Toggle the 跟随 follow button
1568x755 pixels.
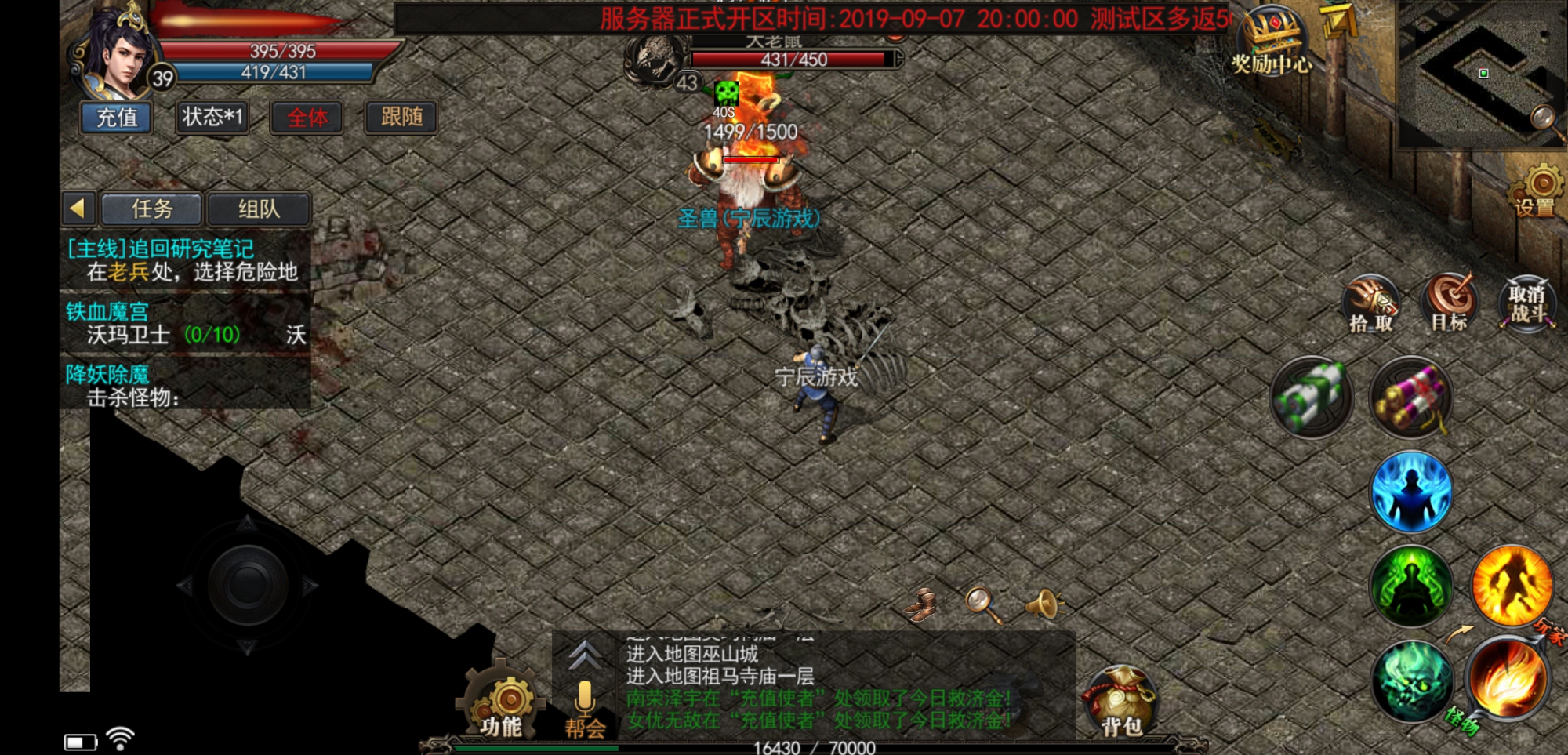pyautogui.click(x=401, y=118)
